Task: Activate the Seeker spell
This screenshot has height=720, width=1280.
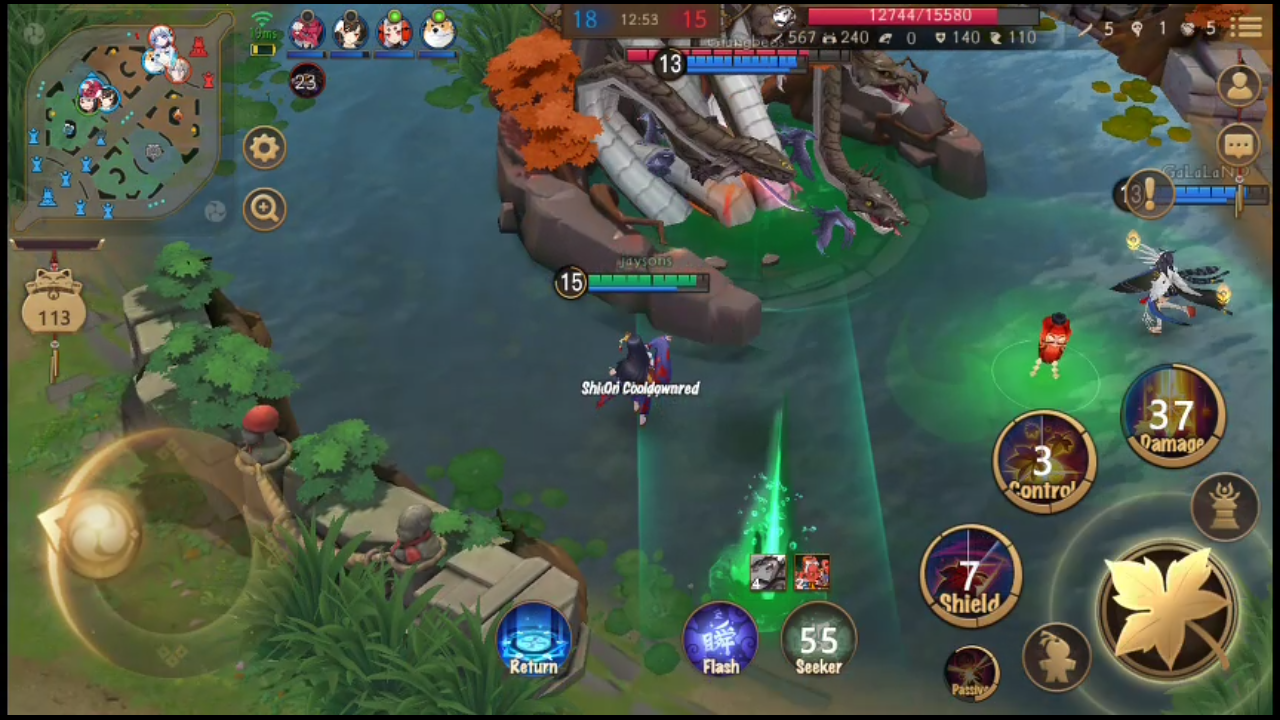Action: tap(818, 638)
